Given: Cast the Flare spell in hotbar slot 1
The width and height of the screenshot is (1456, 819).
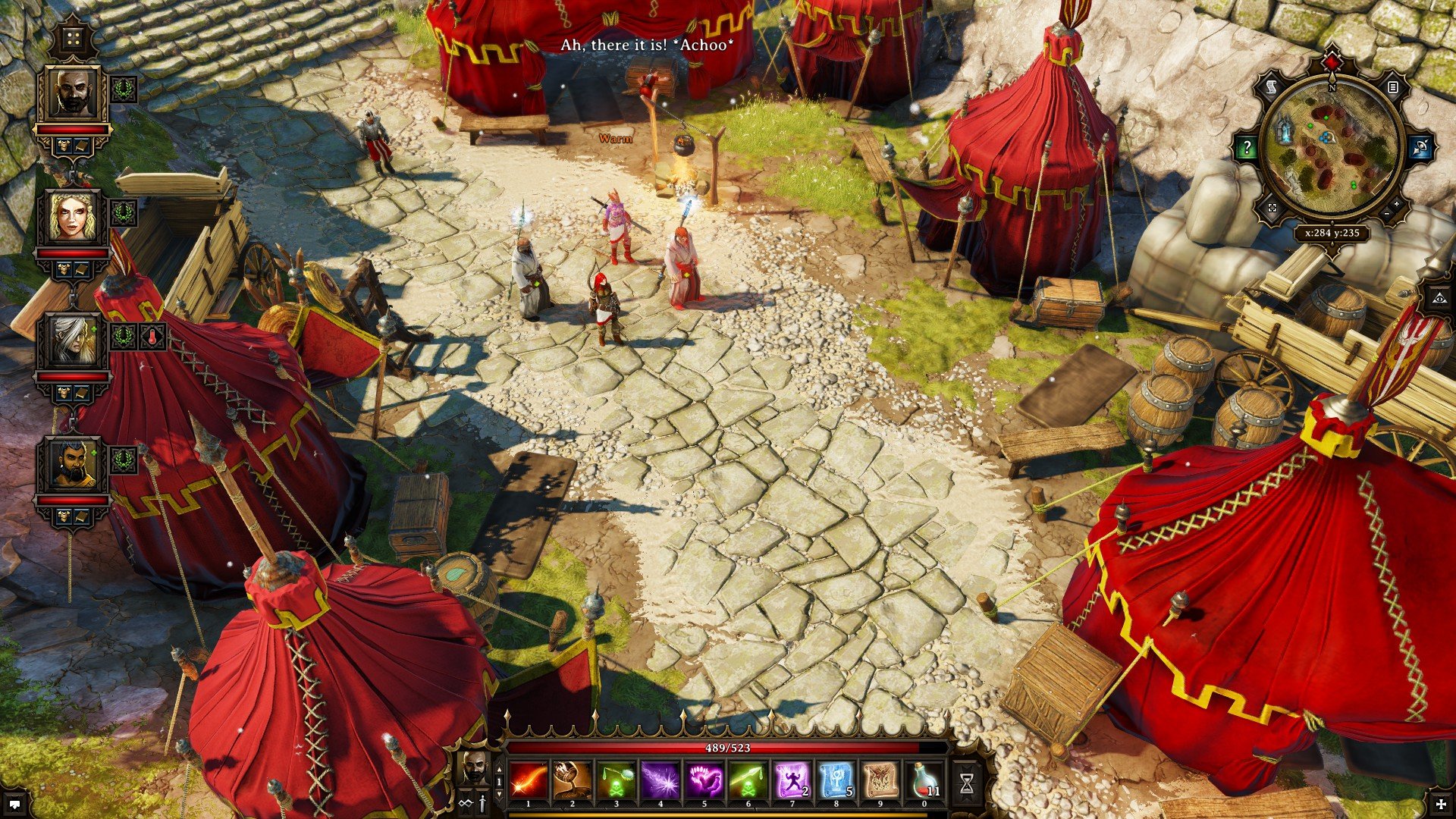Looking at the screenshot, I should (x=528, y=780).
